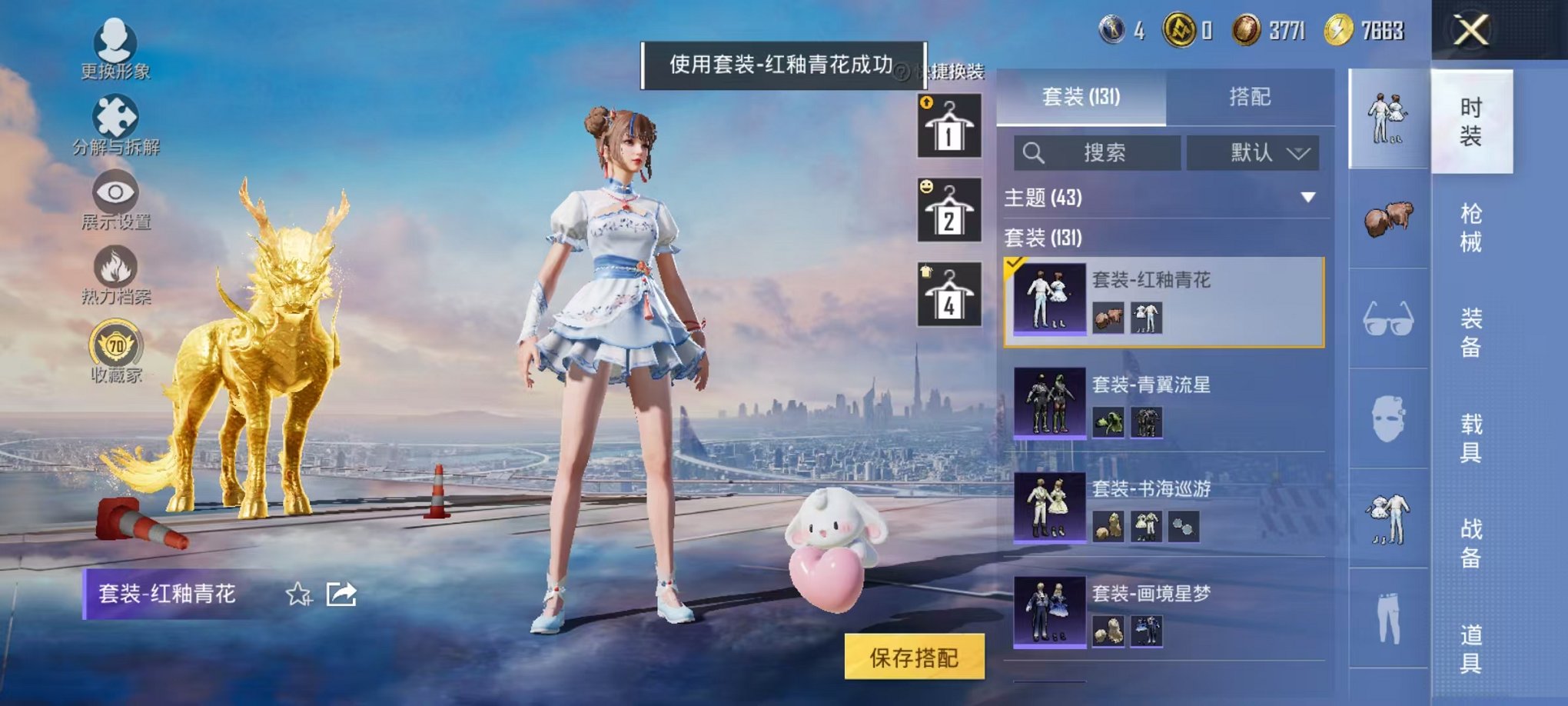
Task: View the 热力档案 heat profile
Action: [114, 268]
